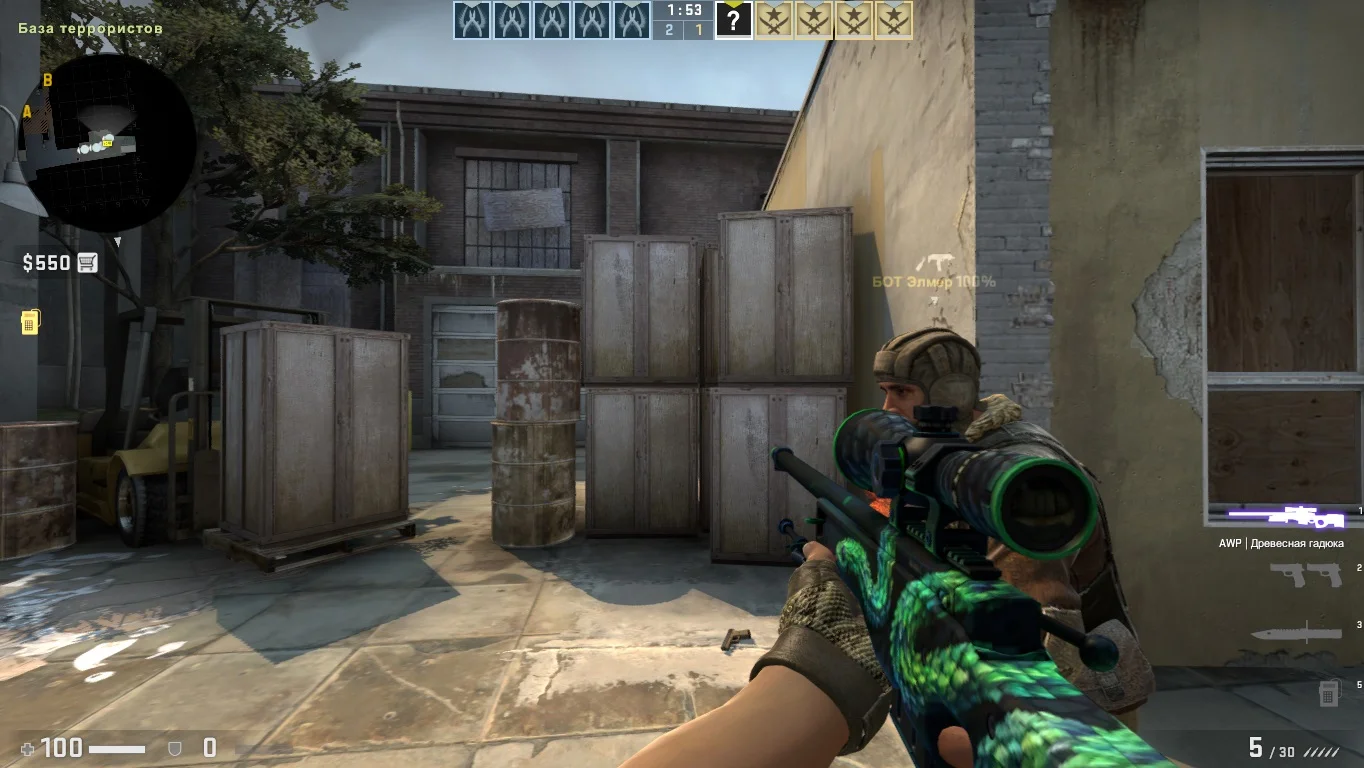Select the C4 bomb inventory slot
The width and height of the screenshot is (1364, 768).
pos(1328,691)
